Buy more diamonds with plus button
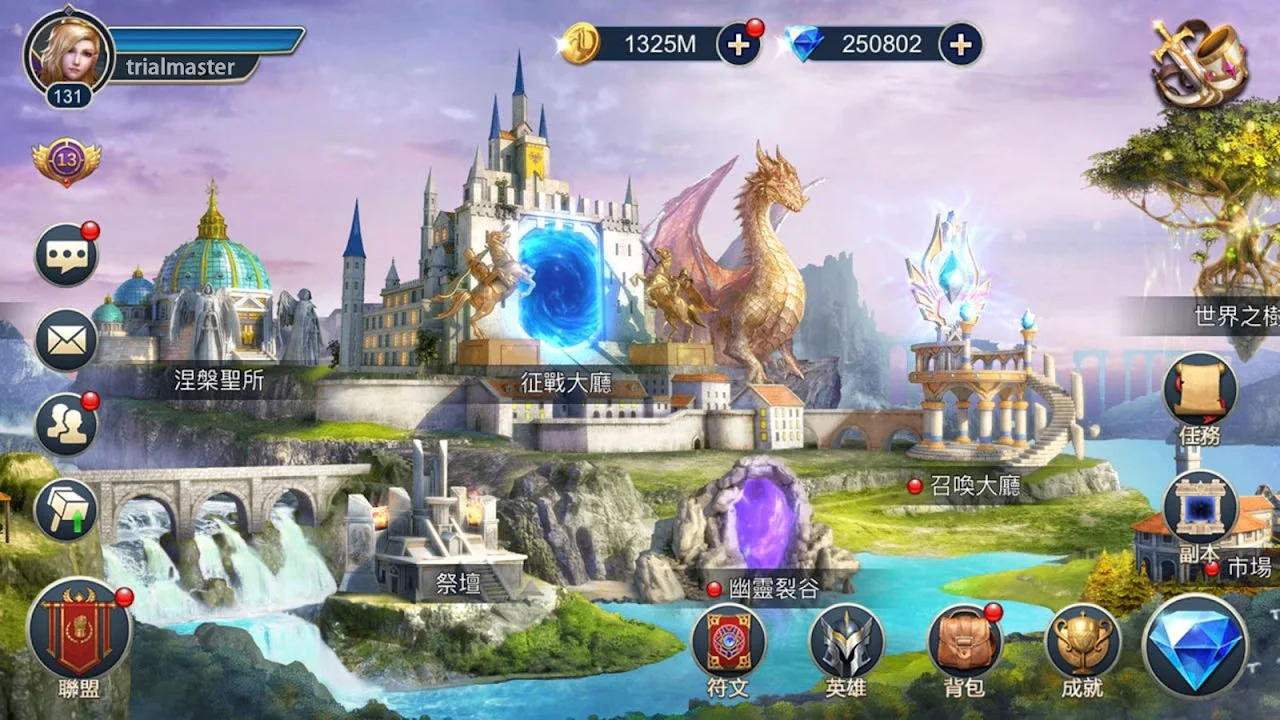1280x720 pixels. click(960, 44)
